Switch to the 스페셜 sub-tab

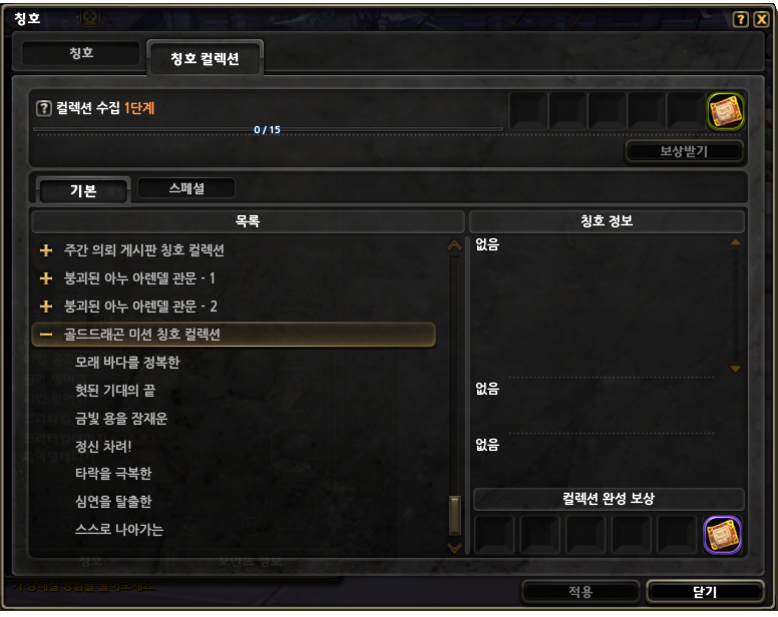186,188
